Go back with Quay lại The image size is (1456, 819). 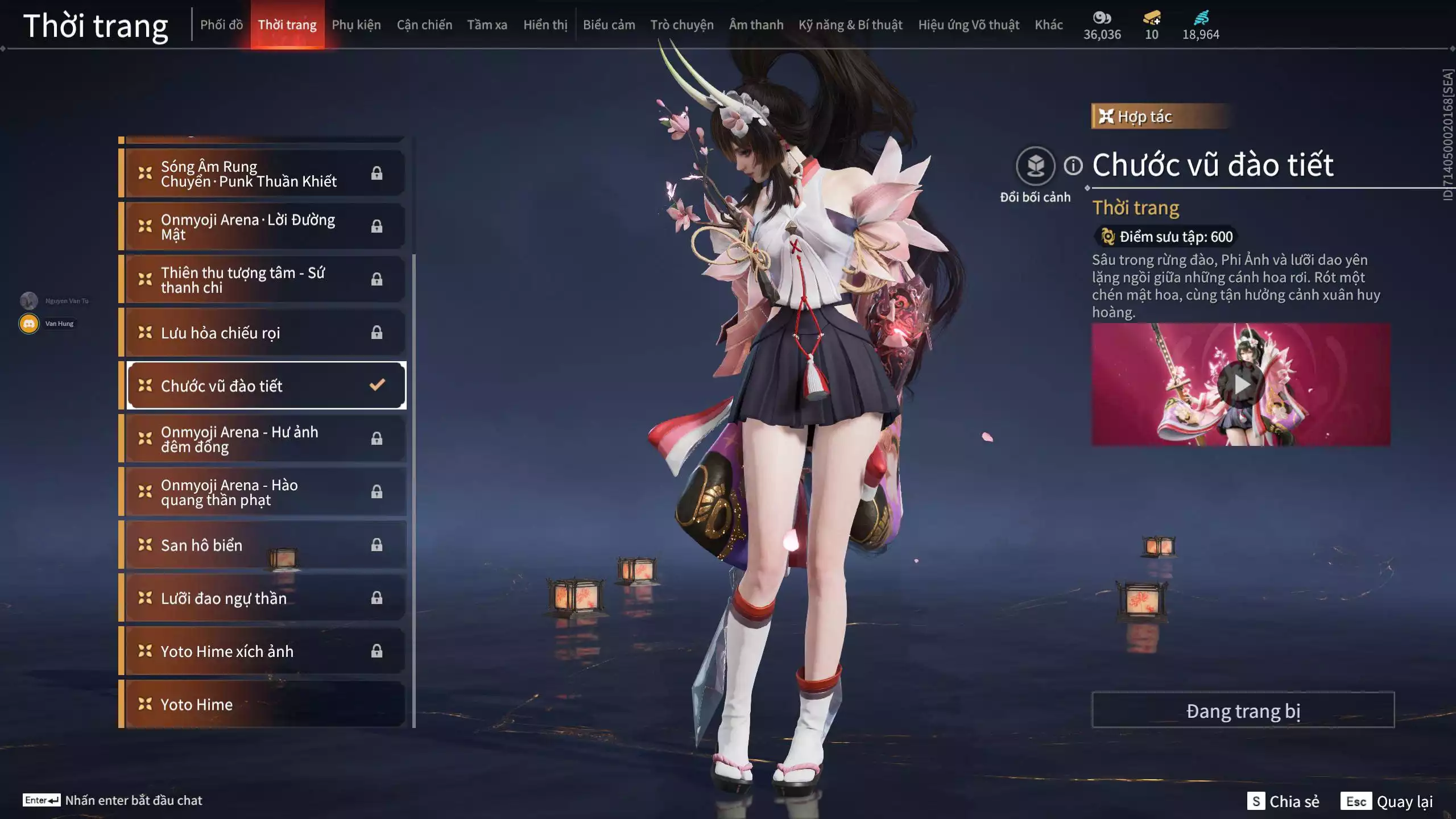pyautogui.click(x=1387, y=801)
